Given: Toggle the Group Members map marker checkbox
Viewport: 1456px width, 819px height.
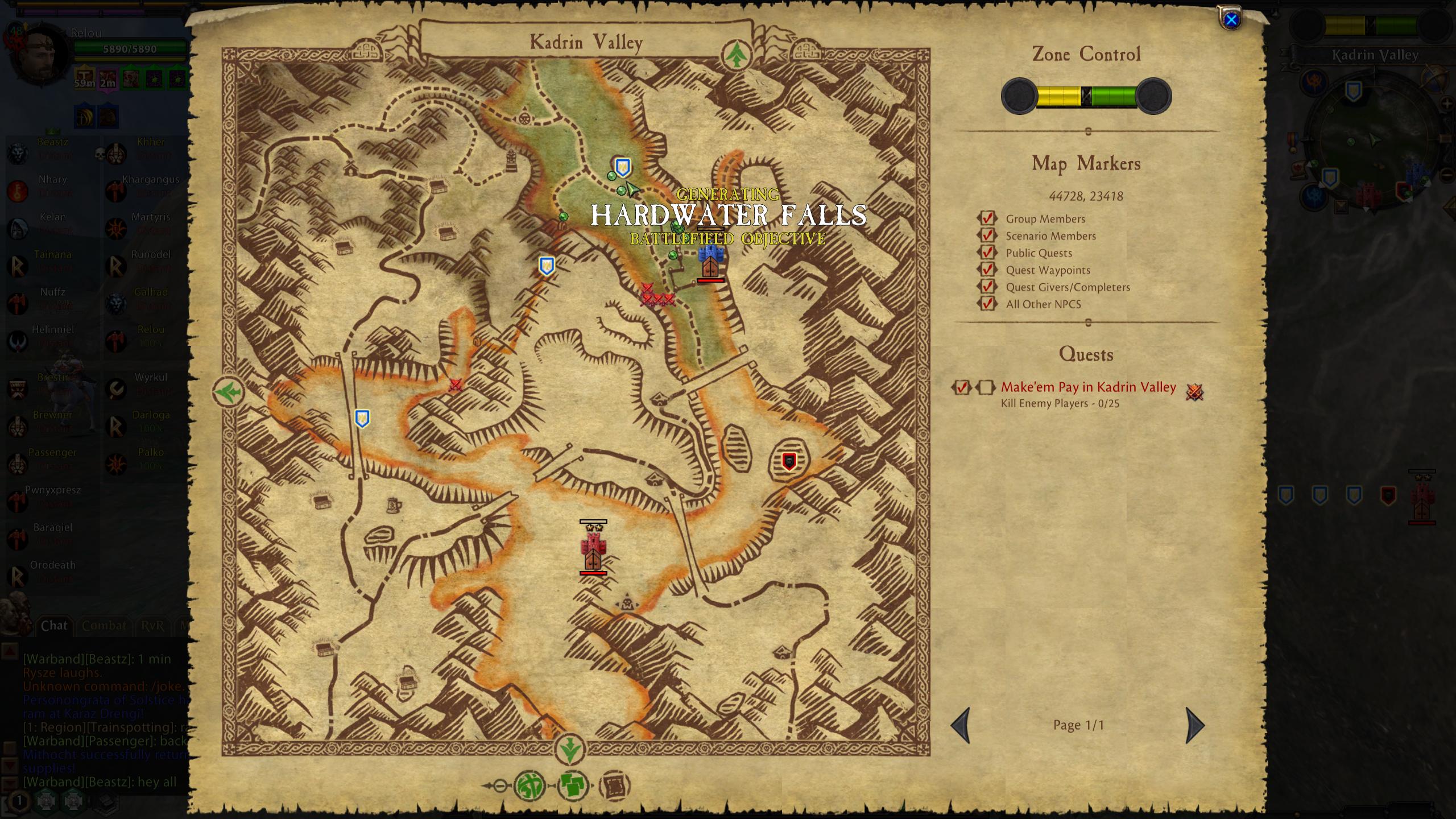Looking at the screenshot, I should pyautogui.click(x=987, y=218).
